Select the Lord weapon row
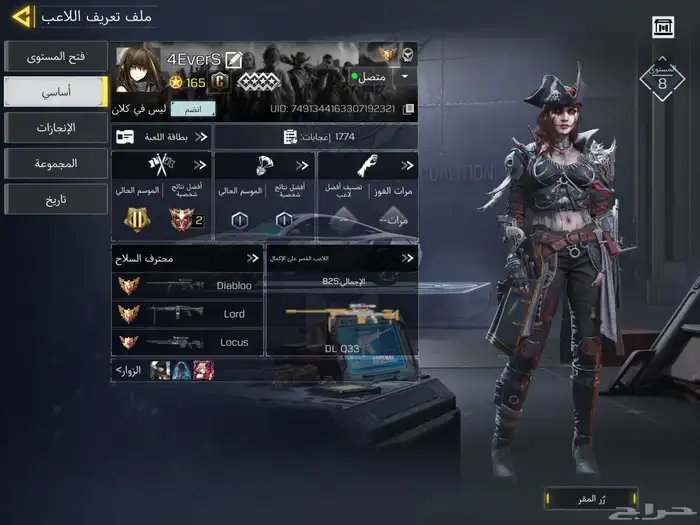The height and width of the screenshot is (525, 700). click(x=187, y=314)
